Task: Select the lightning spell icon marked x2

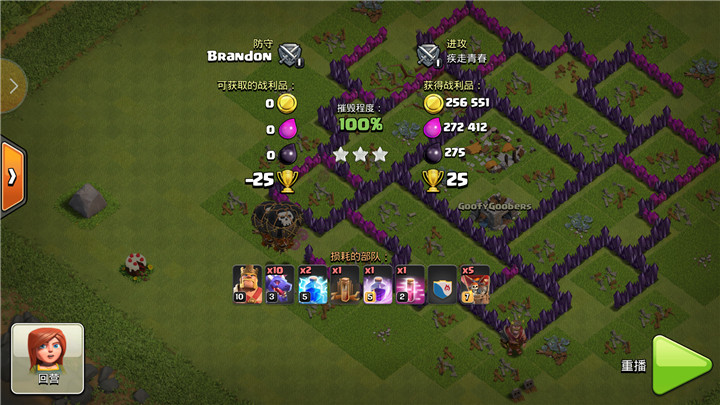Action: click(x=312, y=285)
